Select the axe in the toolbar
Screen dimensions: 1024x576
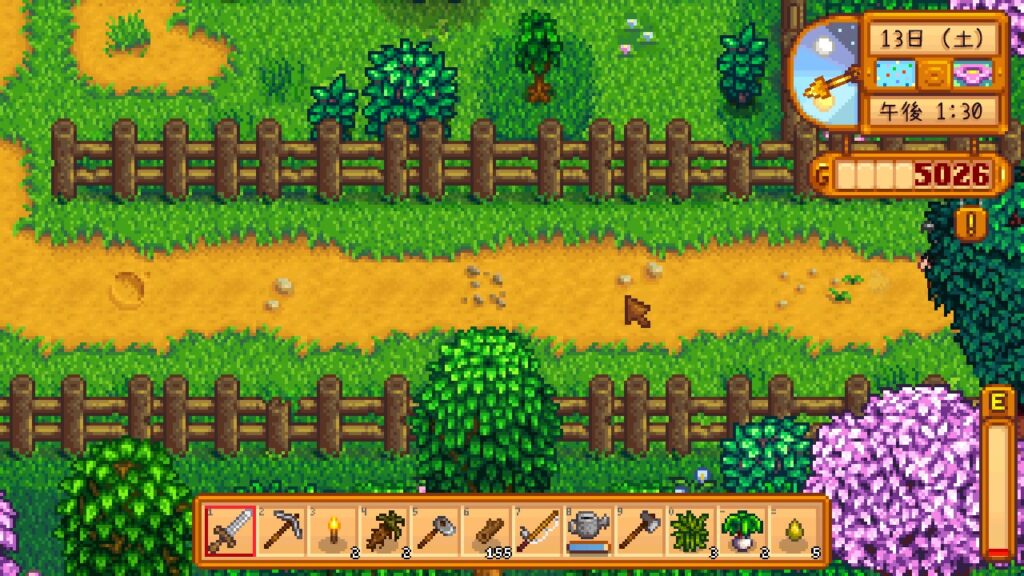point(640,530)
